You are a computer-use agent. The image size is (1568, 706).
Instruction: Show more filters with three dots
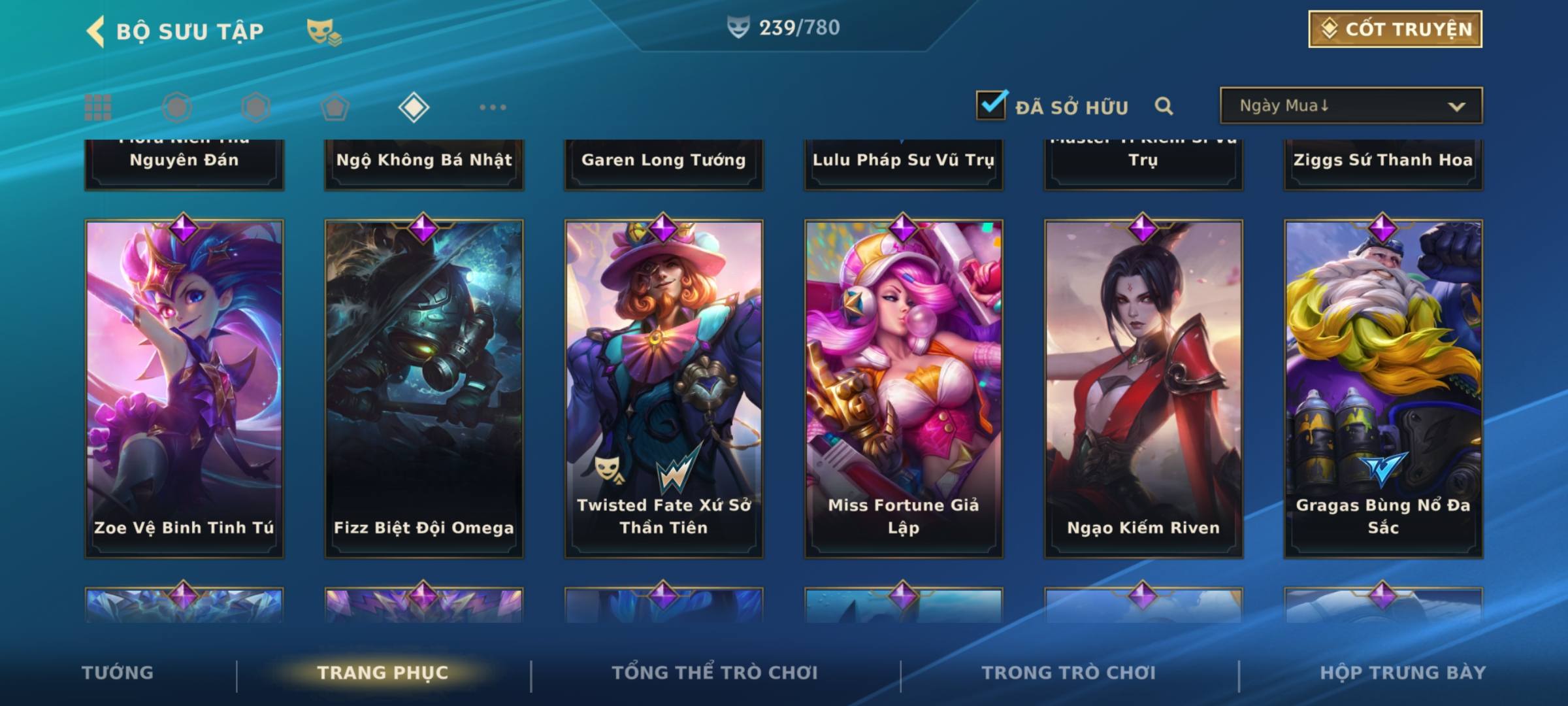(x=493, y=107)
